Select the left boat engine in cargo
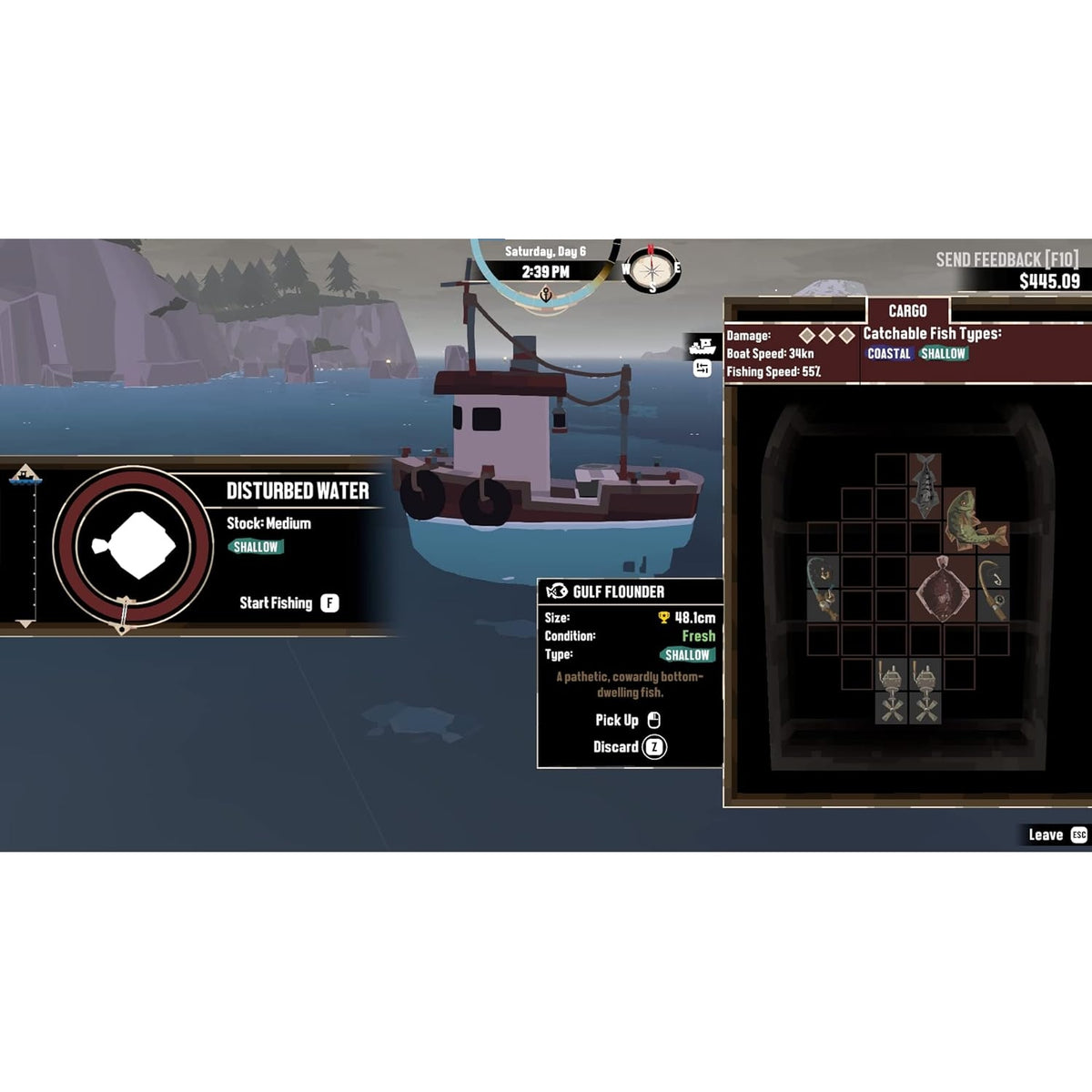The image size is (1092, 1092). point(891,693)
